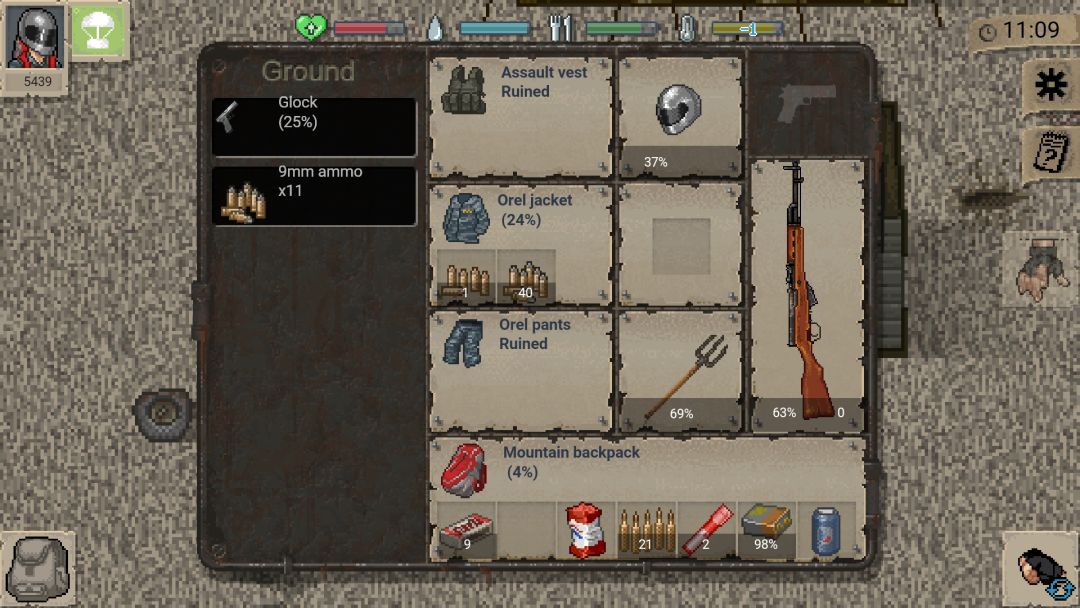Select the blue soda can
Screen dimensions: 1080x608
[x=826, y=530]
